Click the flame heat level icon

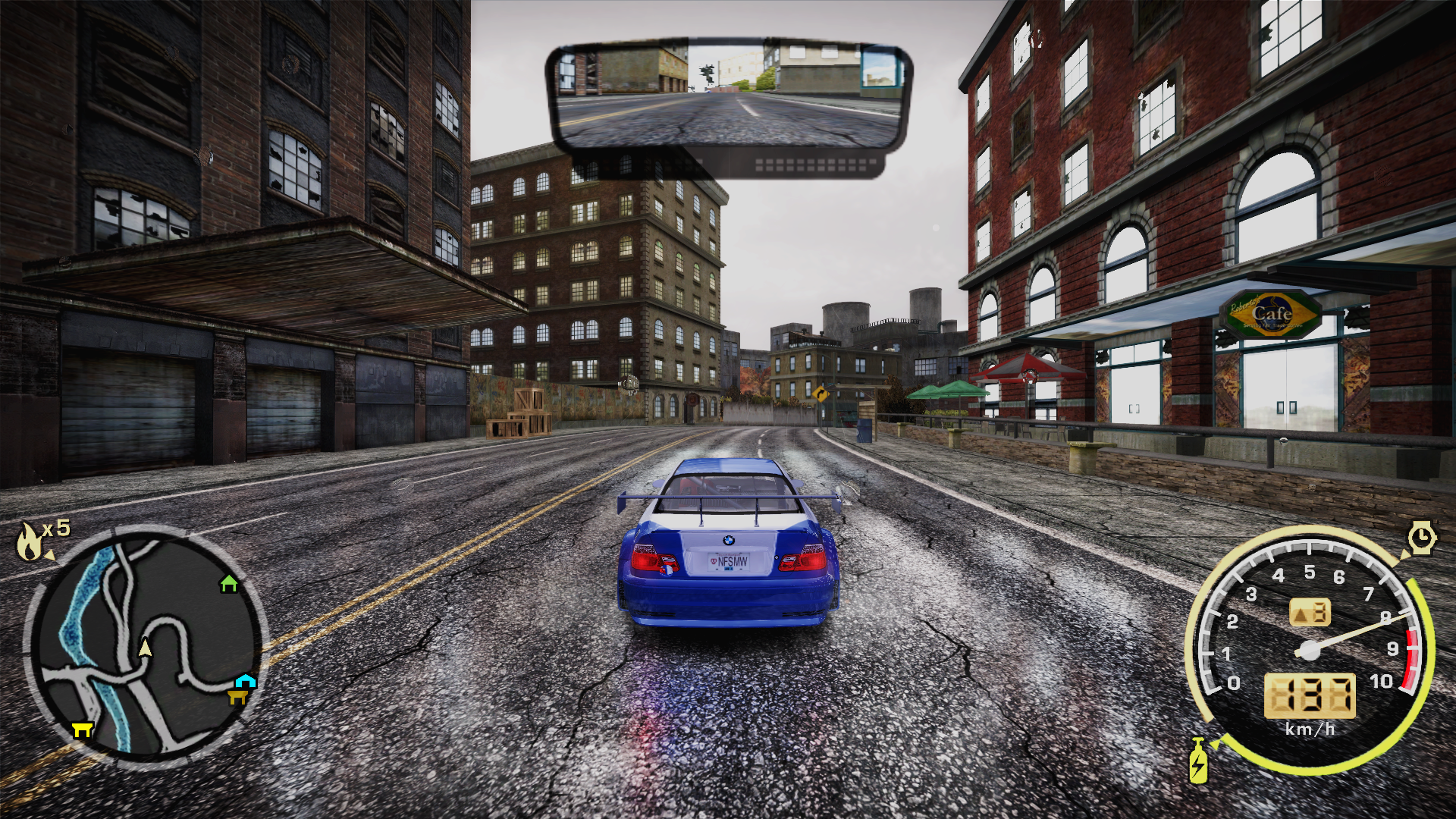click(x=30, y=541)
